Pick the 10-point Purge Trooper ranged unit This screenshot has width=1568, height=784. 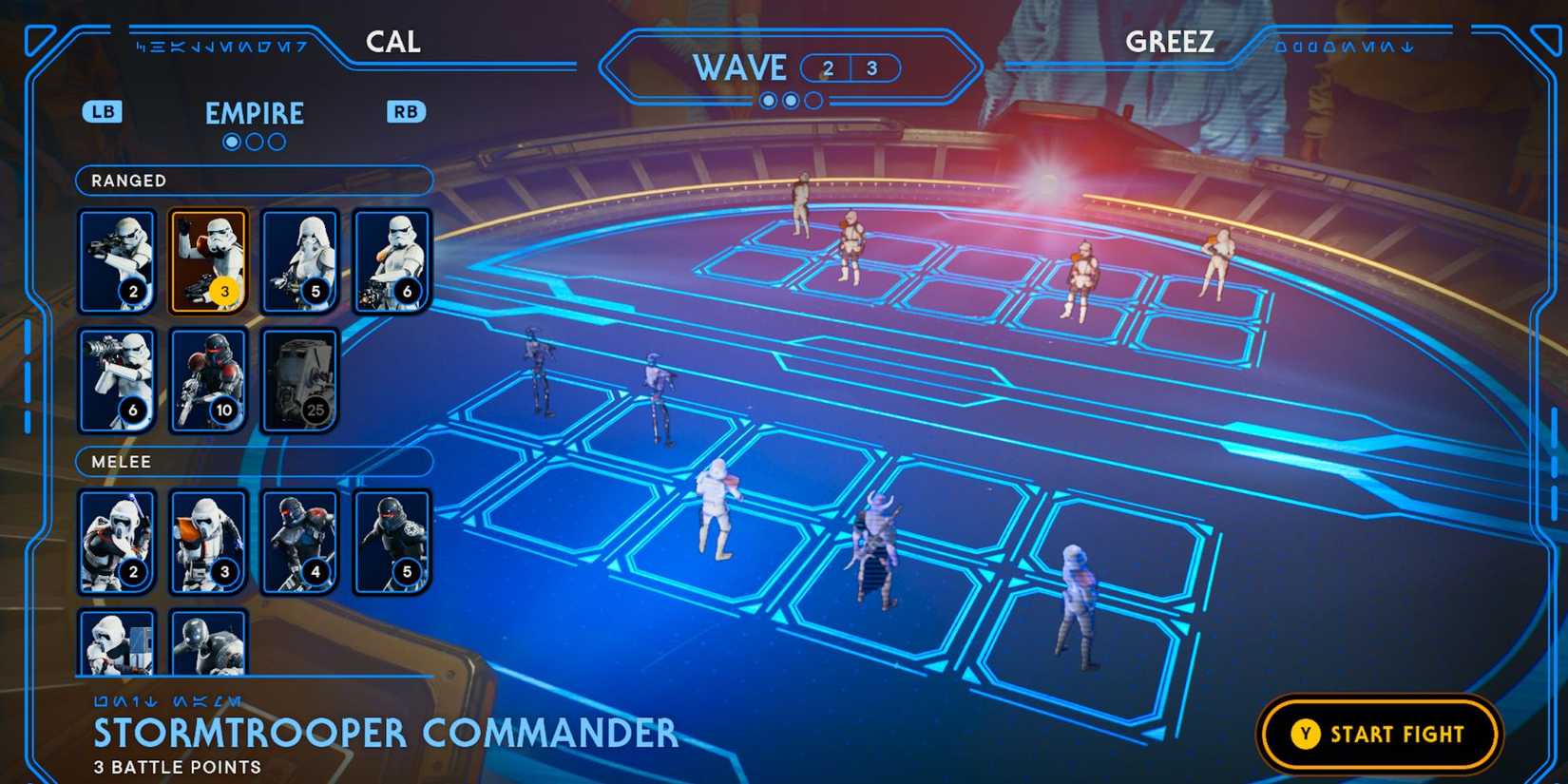coord(208,380)
